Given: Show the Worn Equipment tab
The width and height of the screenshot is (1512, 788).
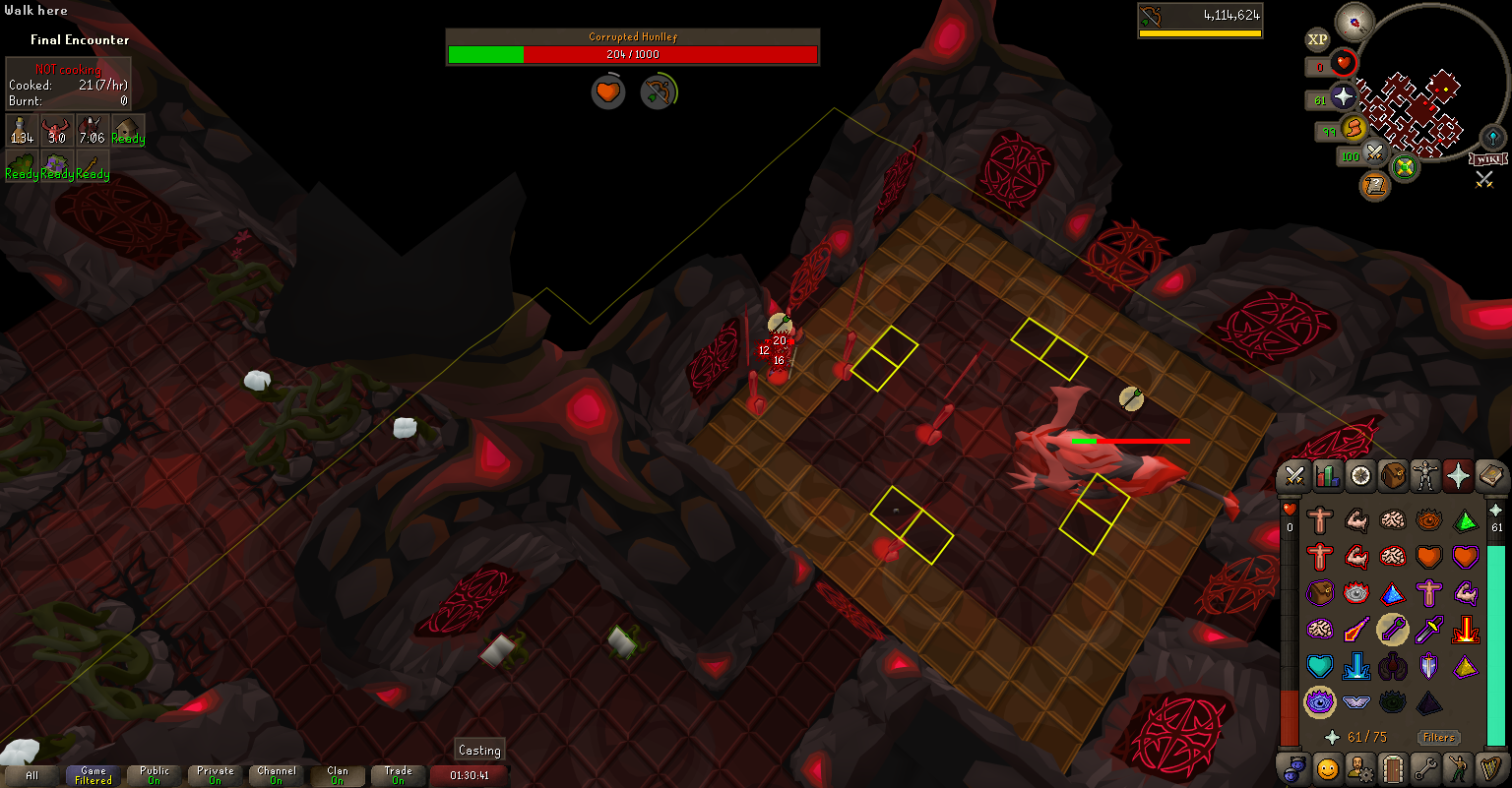Looking at the screenshot, I should (1425, 476).
